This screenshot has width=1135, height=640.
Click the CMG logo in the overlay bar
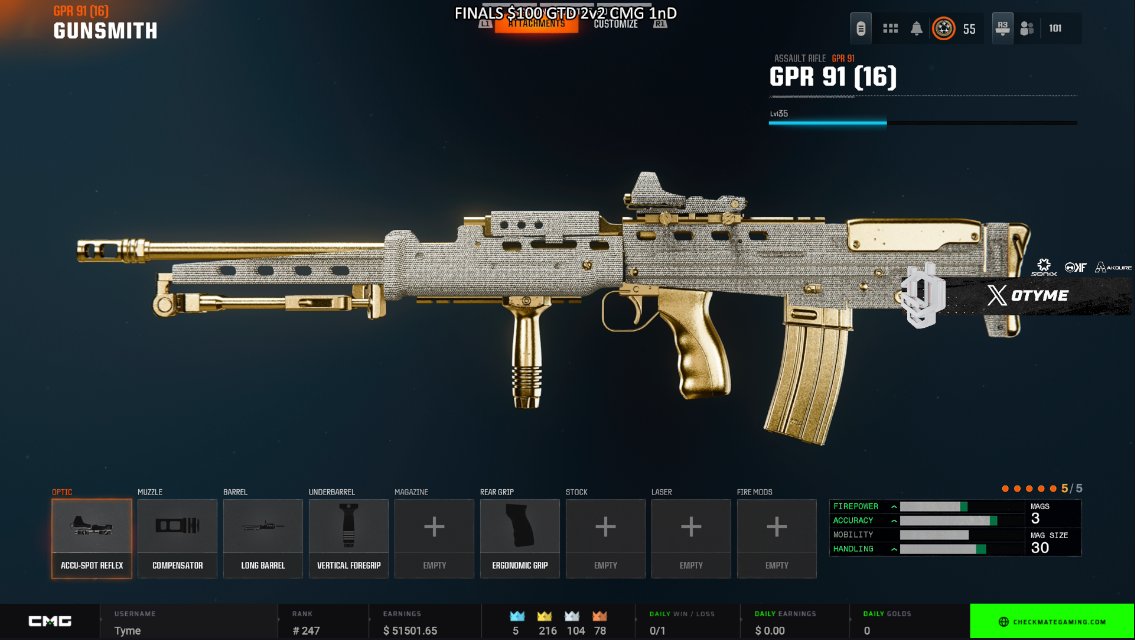point(50,621)
